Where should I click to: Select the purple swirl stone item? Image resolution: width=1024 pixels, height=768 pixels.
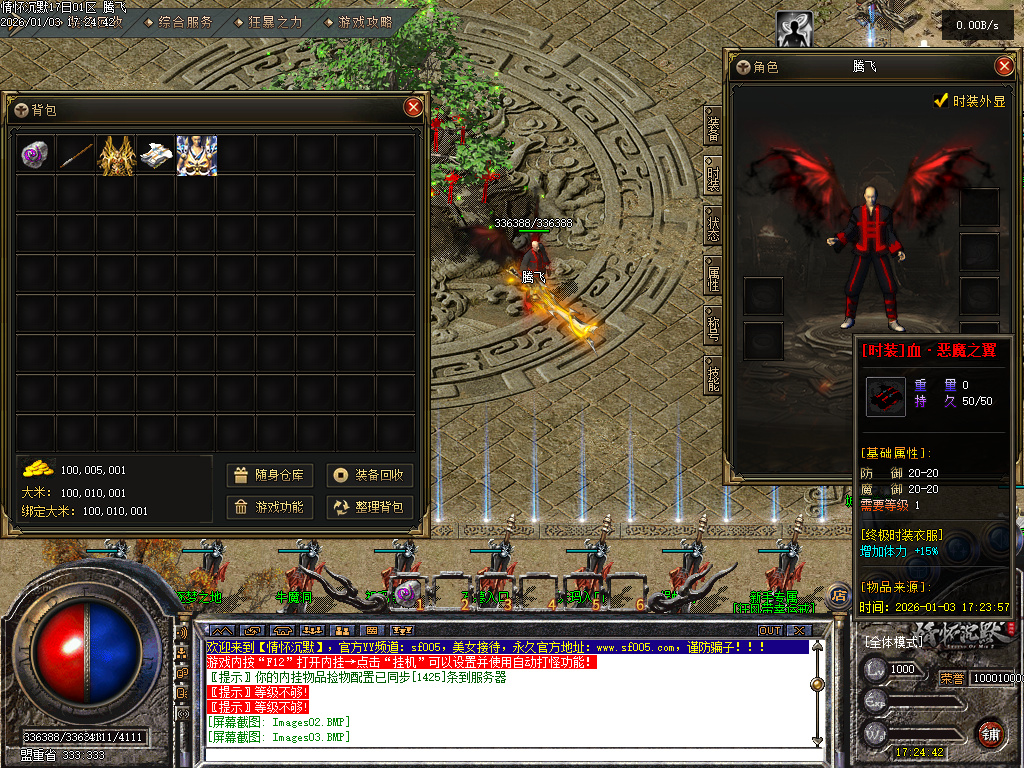click(x=36, y=155)
